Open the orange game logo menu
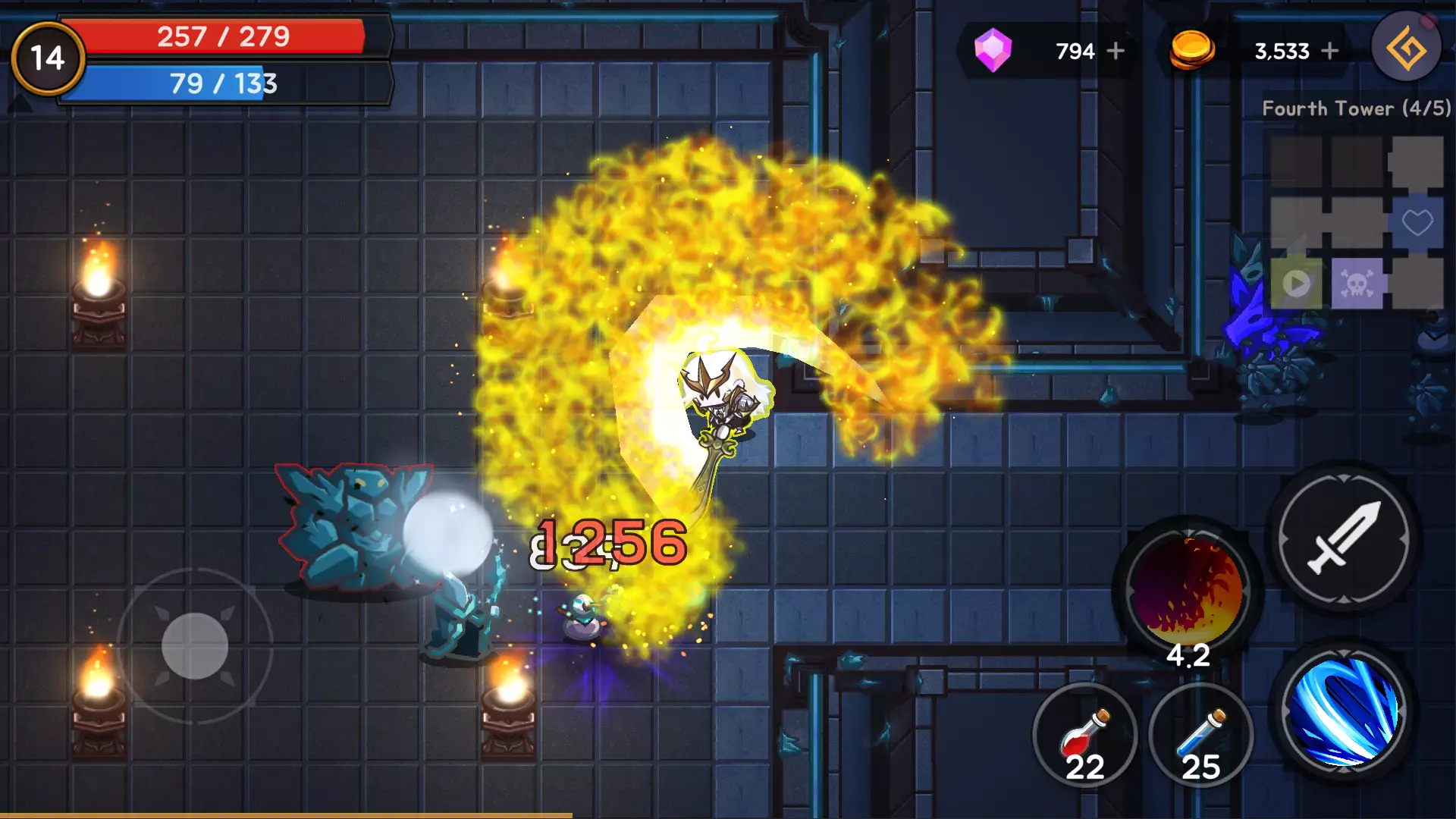This screenshot has width=1456, height=819. 1407,45
